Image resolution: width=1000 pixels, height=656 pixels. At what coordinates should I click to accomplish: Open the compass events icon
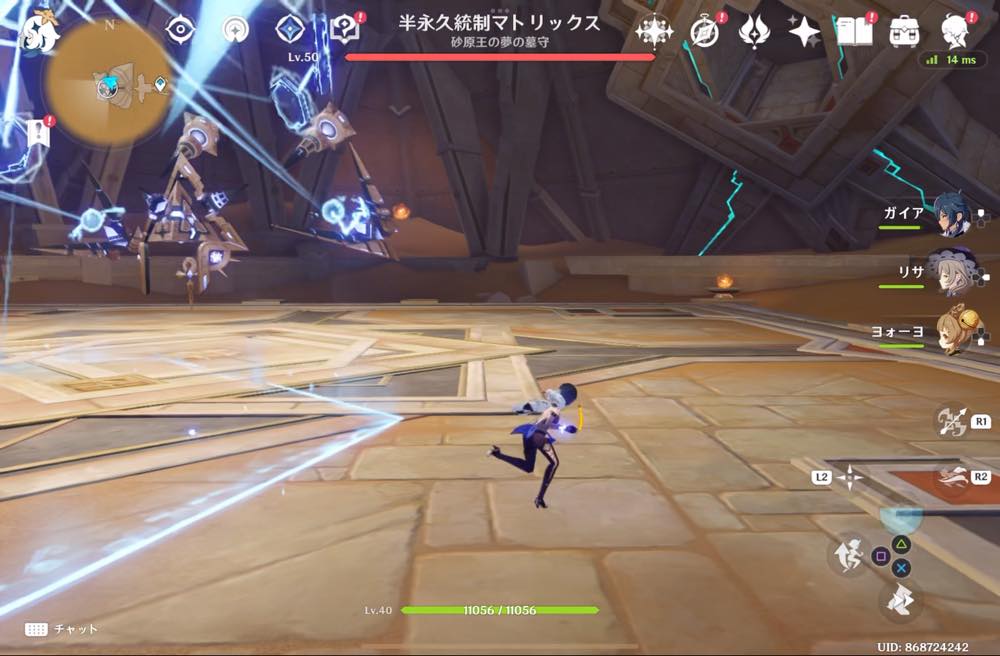click(x=704, y=32)
